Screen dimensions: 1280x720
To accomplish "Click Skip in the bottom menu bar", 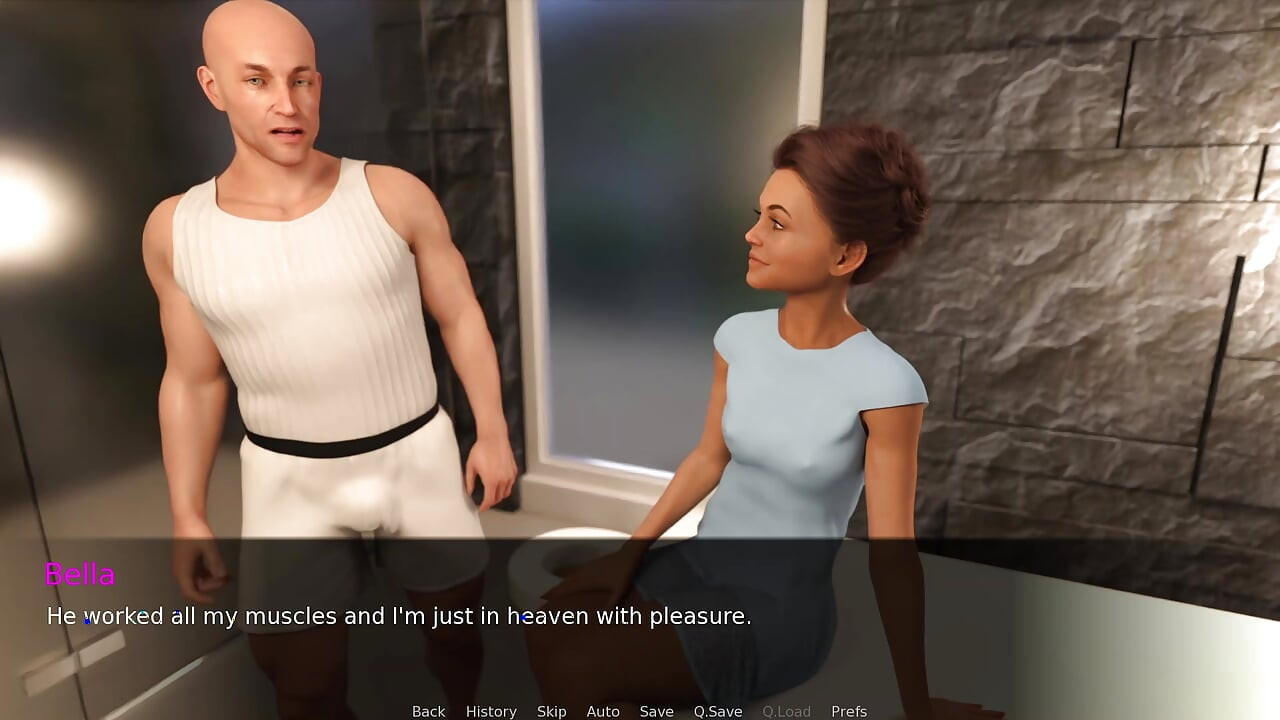I will pyautogui.click(x=551, y=711).
